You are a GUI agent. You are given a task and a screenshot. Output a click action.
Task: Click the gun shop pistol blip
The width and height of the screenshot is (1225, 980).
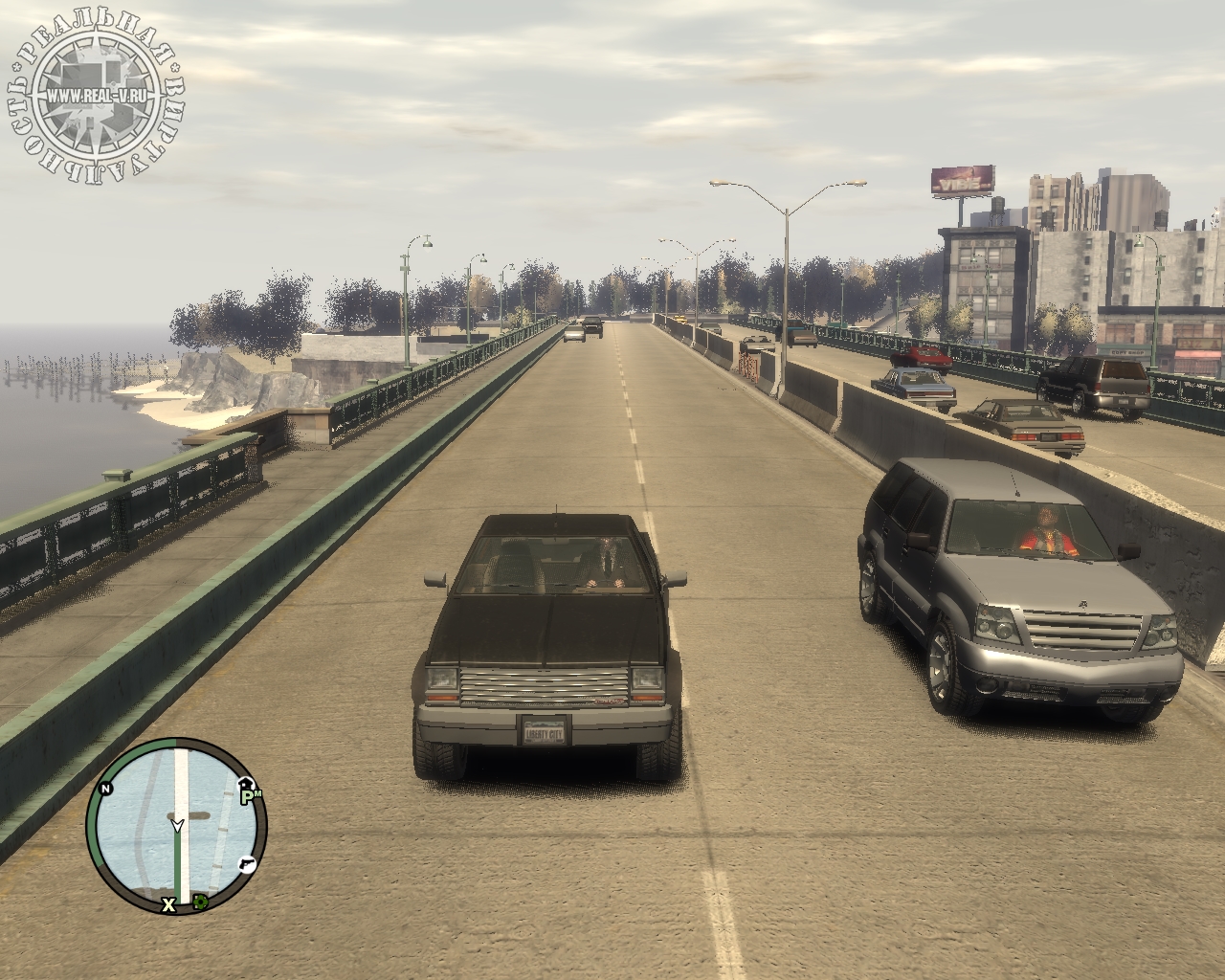click(x=246, y=862)
